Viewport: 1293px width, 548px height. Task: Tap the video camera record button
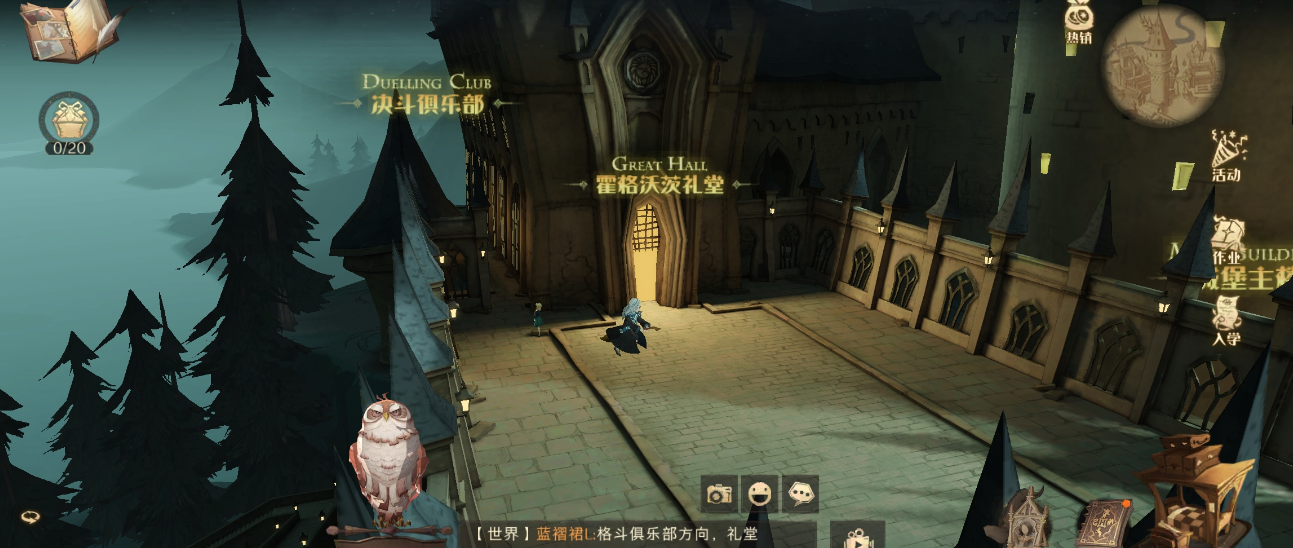coord(856,536)
